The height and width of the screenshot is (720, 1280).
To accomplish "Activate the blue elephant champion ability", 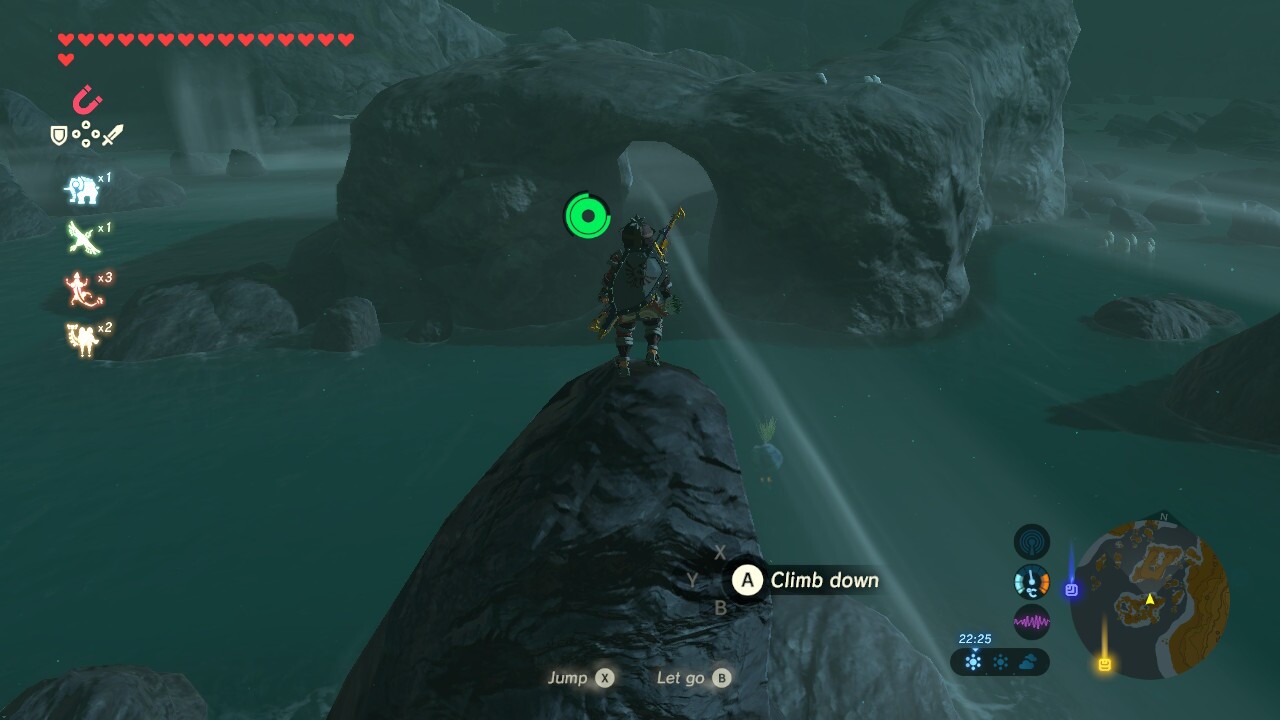I will 82,189.
